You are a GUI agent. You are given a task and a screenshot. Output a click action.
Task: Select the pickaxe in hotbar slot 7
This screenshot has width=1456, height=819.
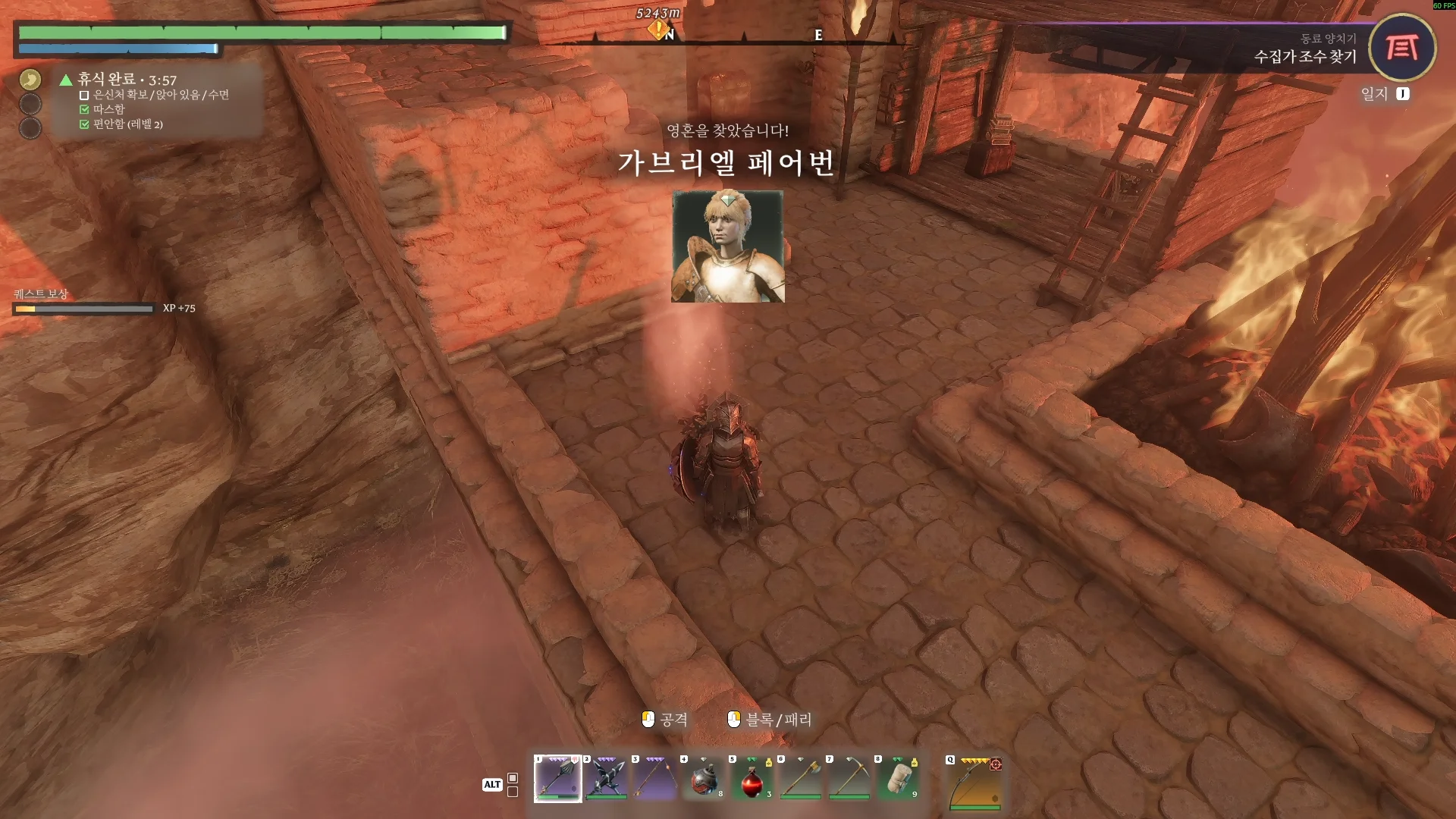tap(849, 780)
